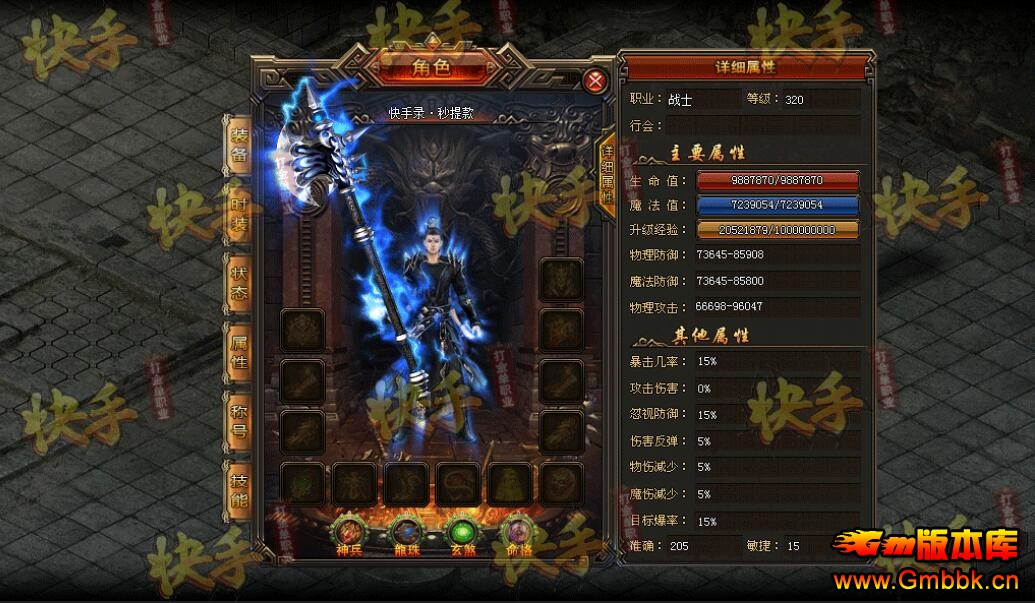
Task: Open the 命格 (Fate) icon
Action: tap(519, 534)
